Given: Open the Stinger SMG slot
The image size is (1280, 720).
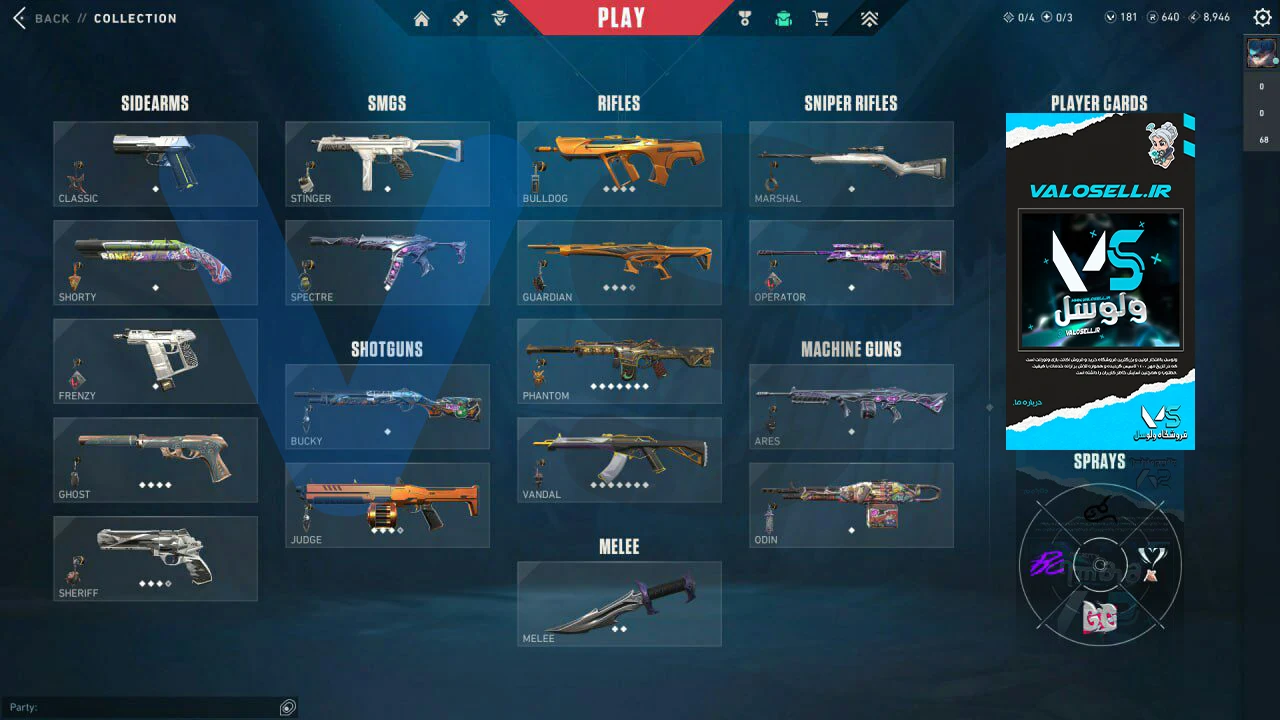Looking at the screenshot, I should click(387, 164).
